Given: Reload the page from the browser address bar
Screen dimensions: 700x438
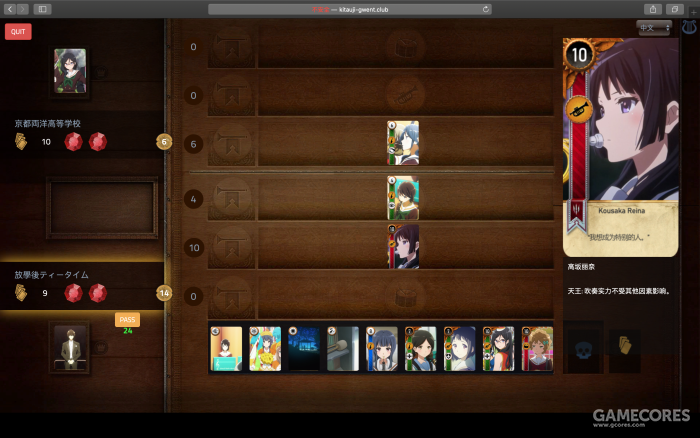Looking at the screenshot, I should click(486, 9).
